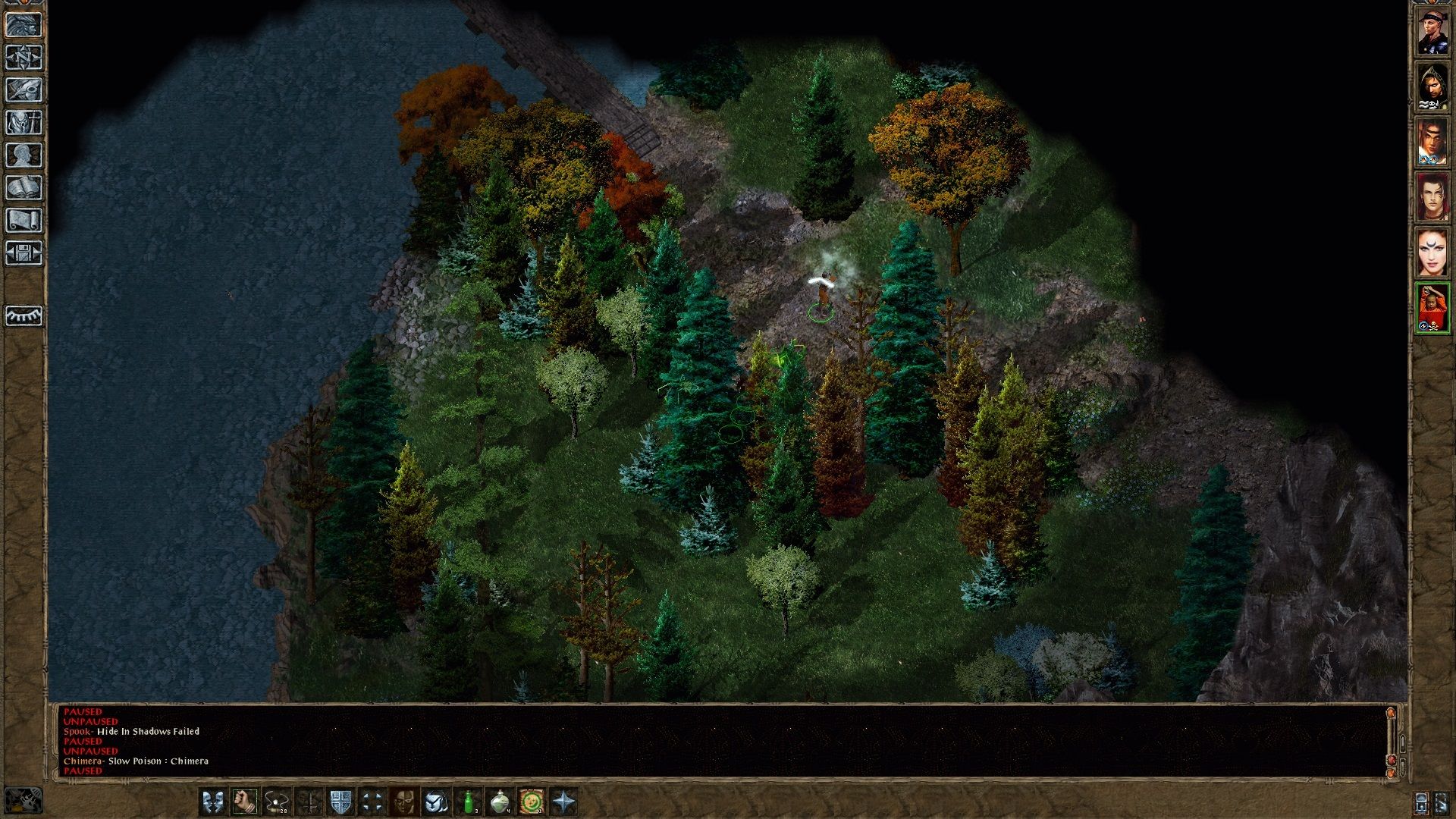This screenshot has height=819, width=1456.
Task: Use the green bottle potion
Action: coord(469,802)
